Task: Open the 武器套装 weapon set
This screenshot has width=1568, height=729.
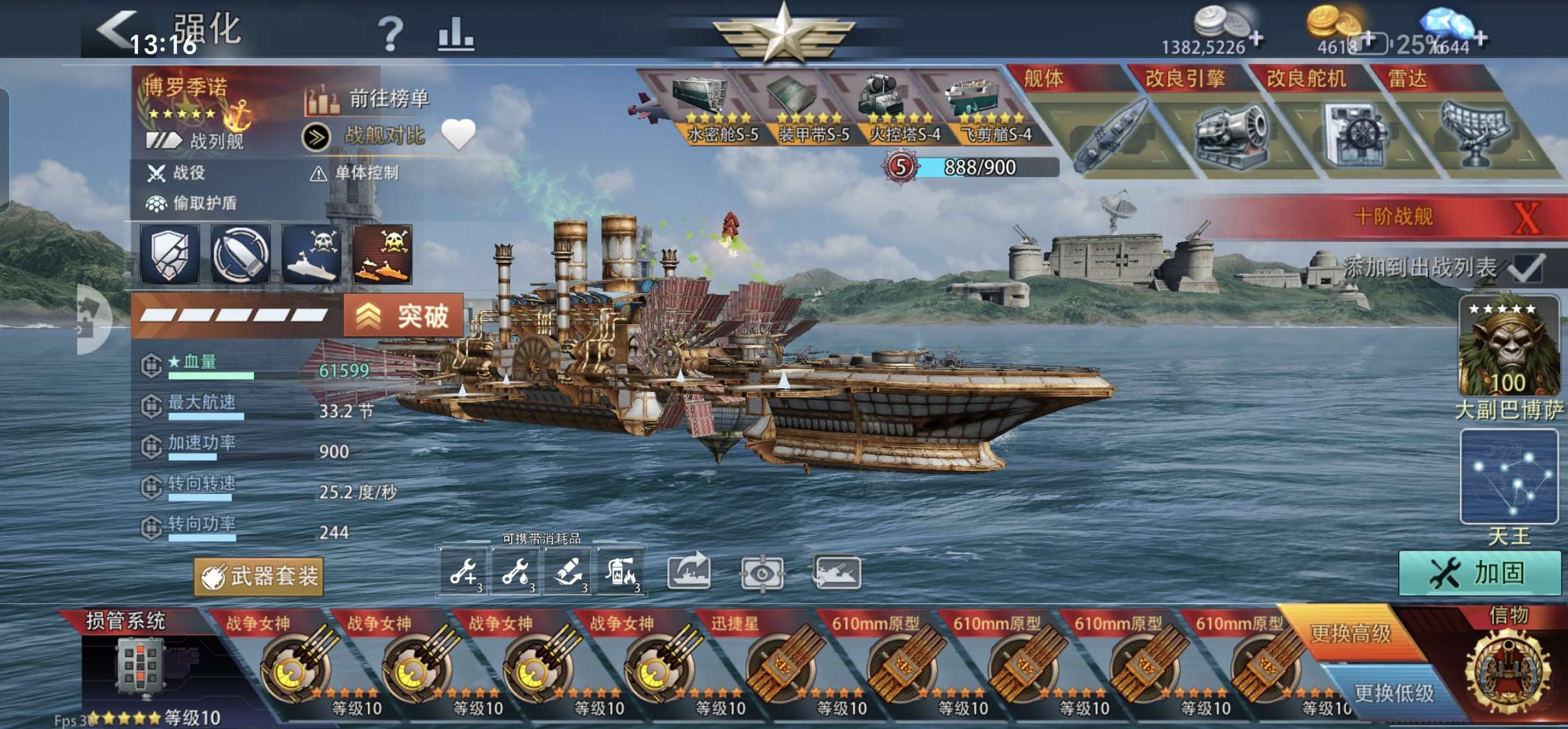Action: pos(259,576)
